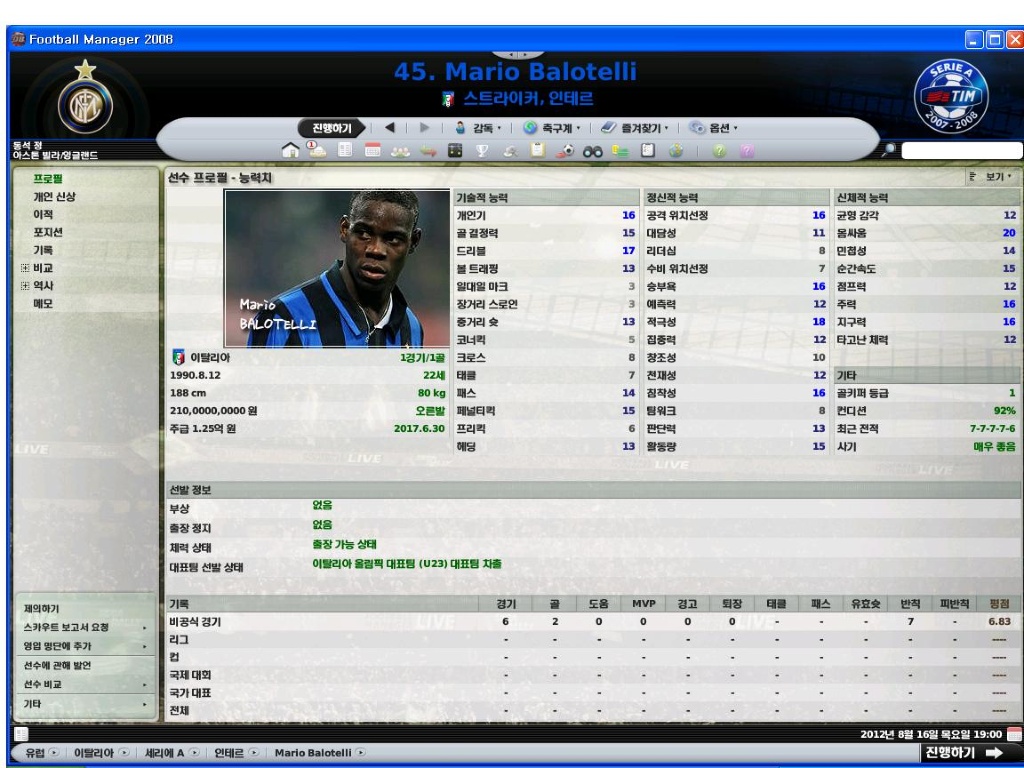
Task: Choose 제의하기 to make an offer
Action: (41, 608)
